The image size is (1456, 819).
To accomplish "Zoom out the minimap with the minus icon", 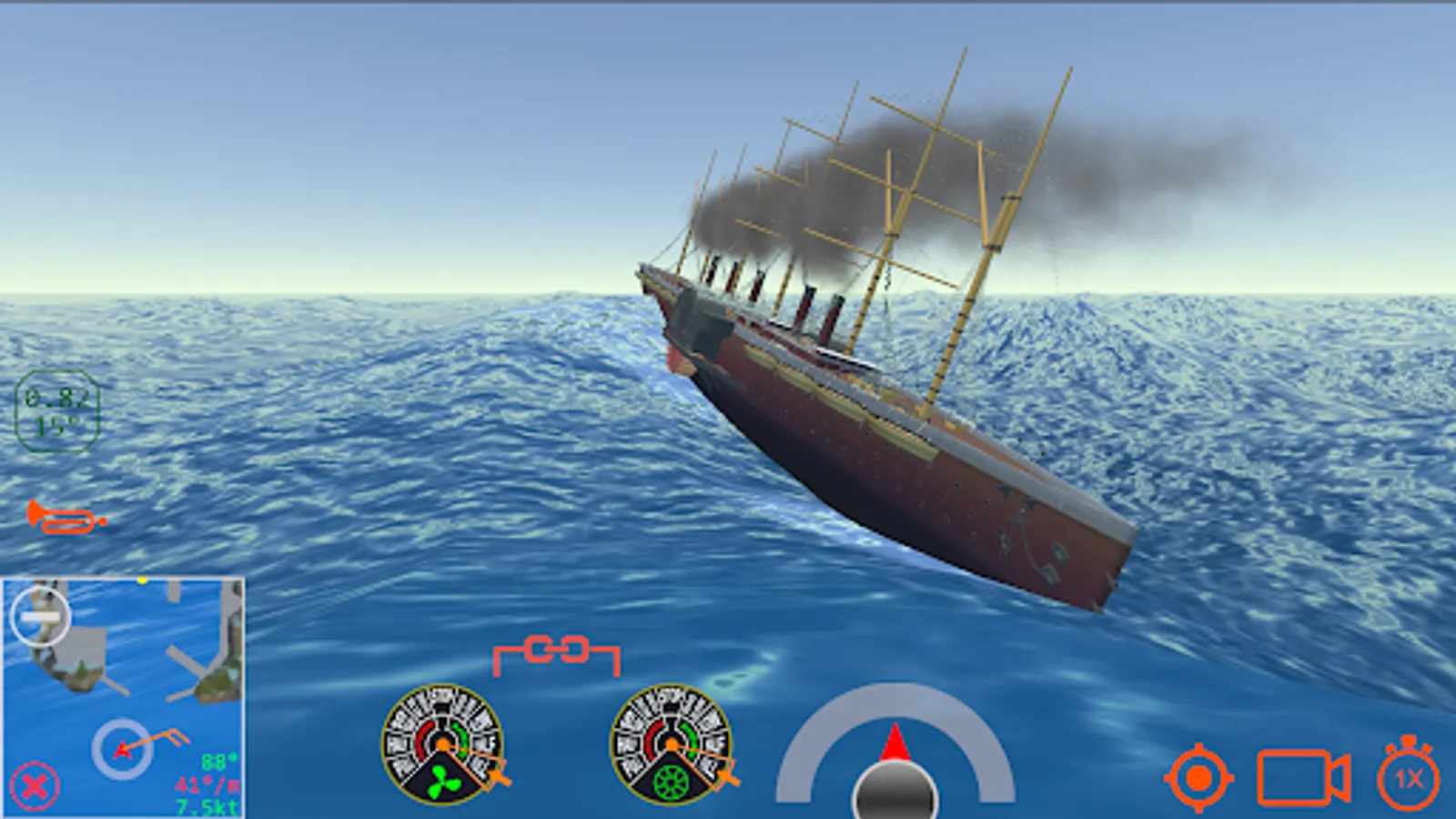I will click(42, 617).
